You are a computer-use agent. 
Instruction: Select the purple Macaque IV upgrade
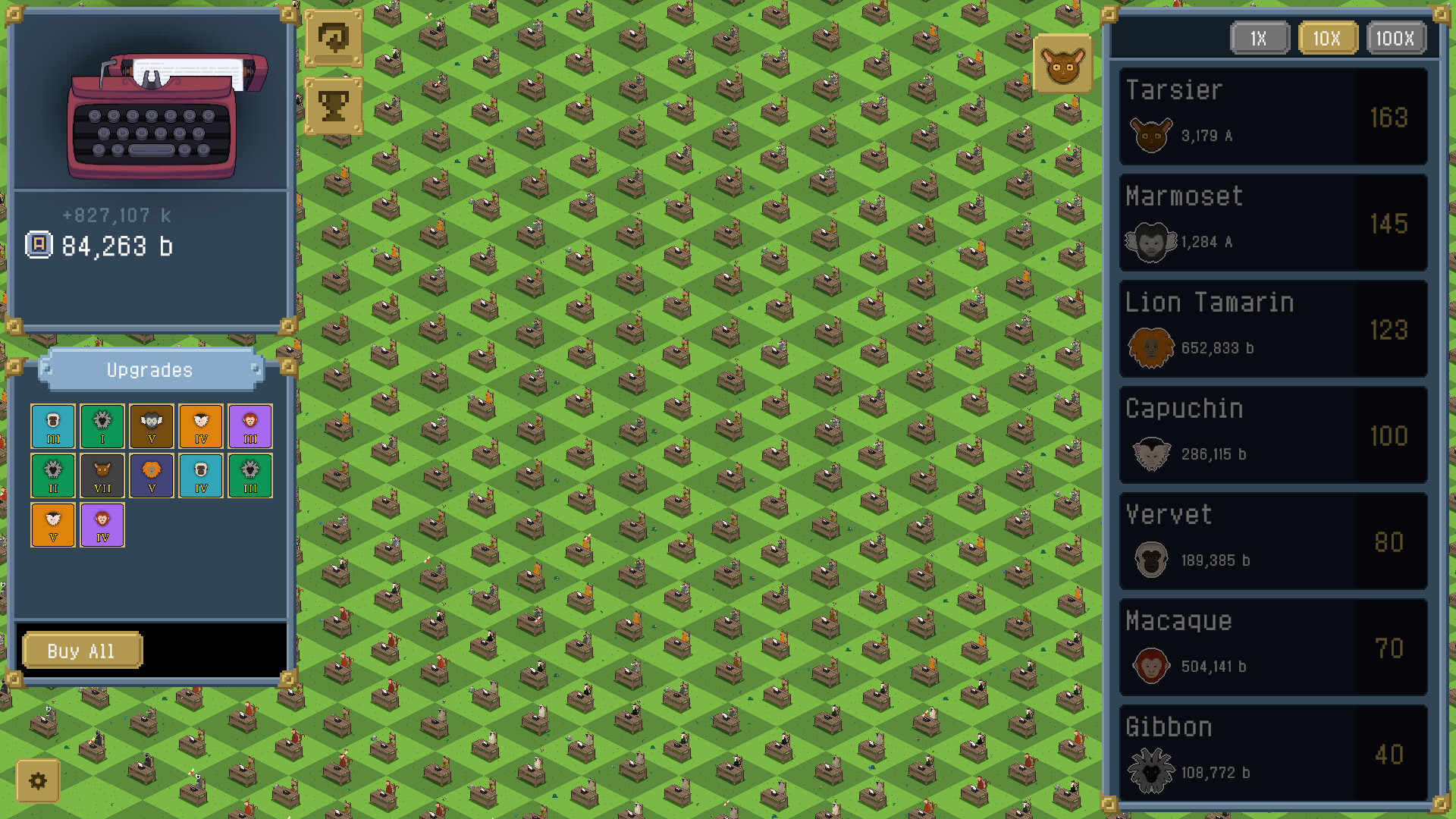102,525
